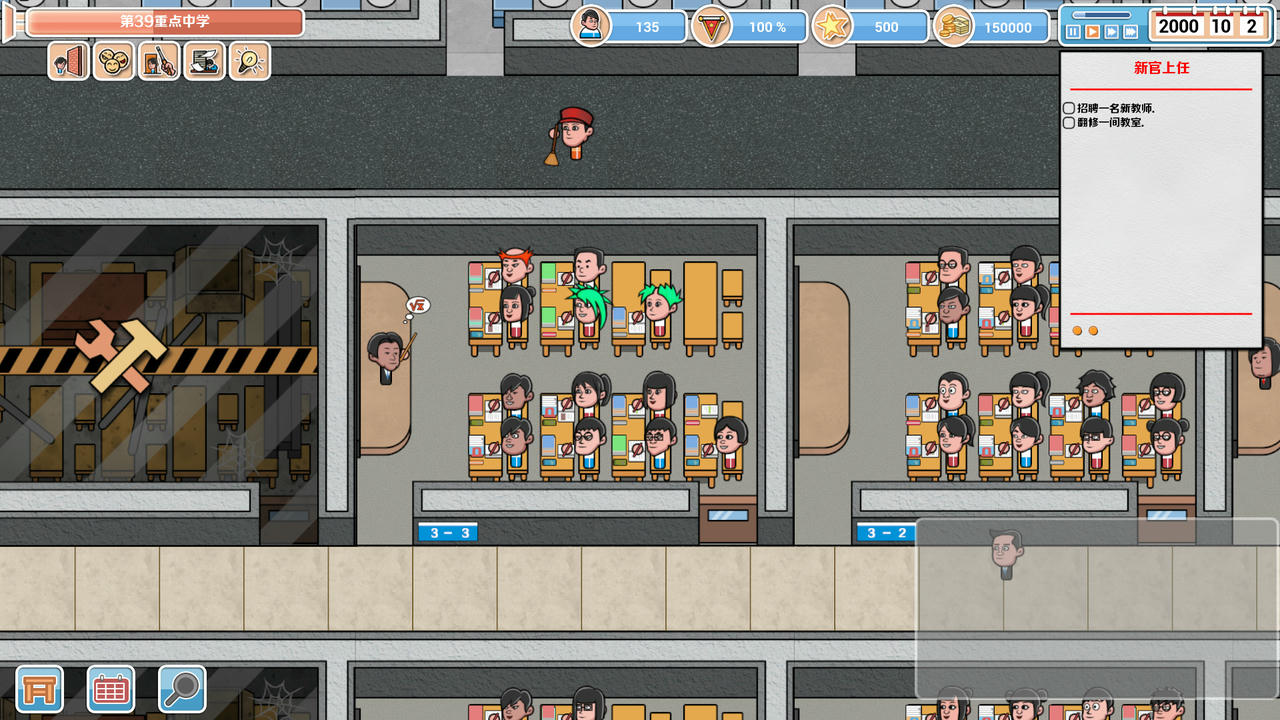Image resolution: width=1280 pixels, height=720 pixels.
Task: Toggle the pause button in time controls
Action: [1073, 30]
